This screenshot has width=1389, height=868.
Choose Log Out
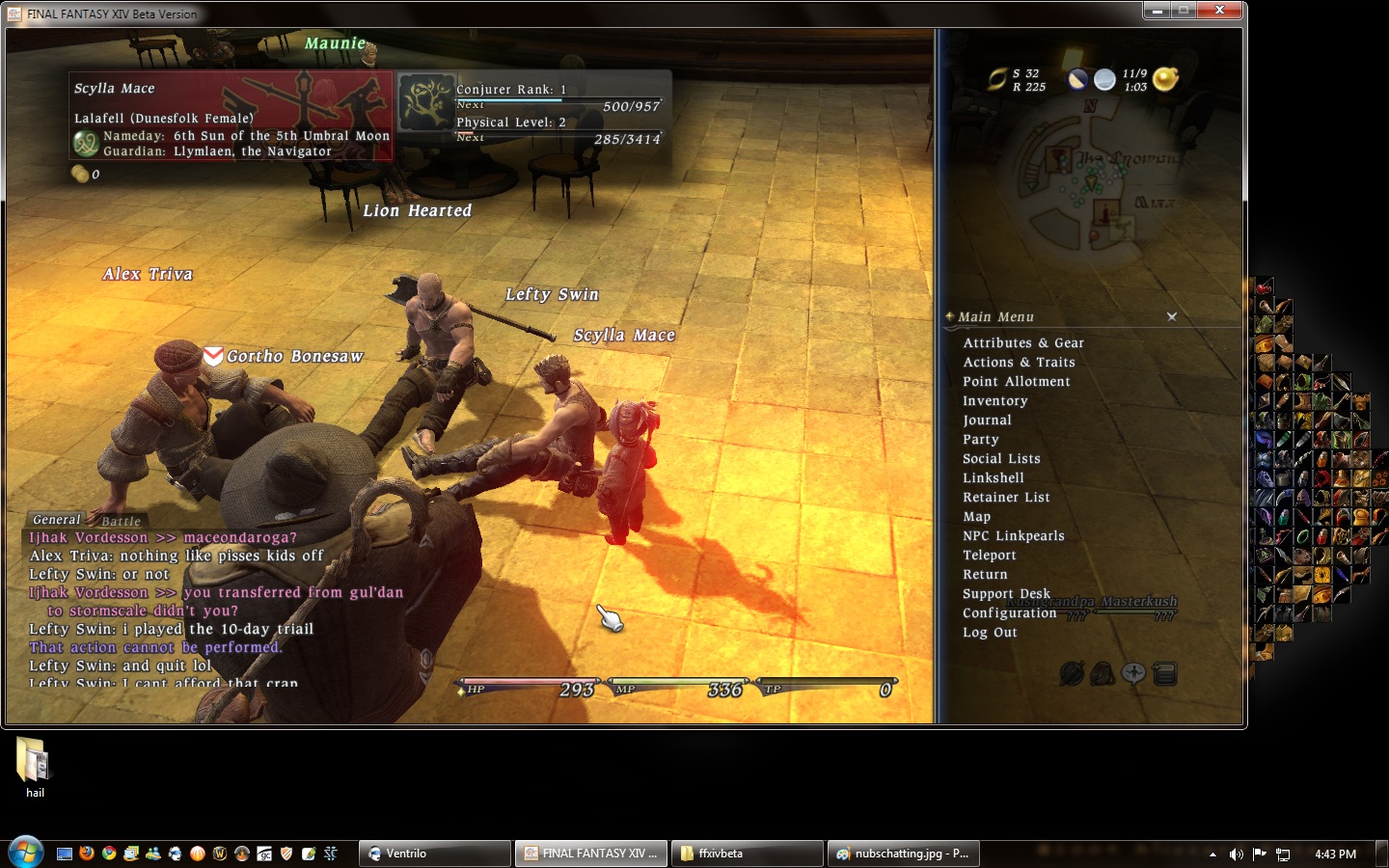(x=989, y=633)
